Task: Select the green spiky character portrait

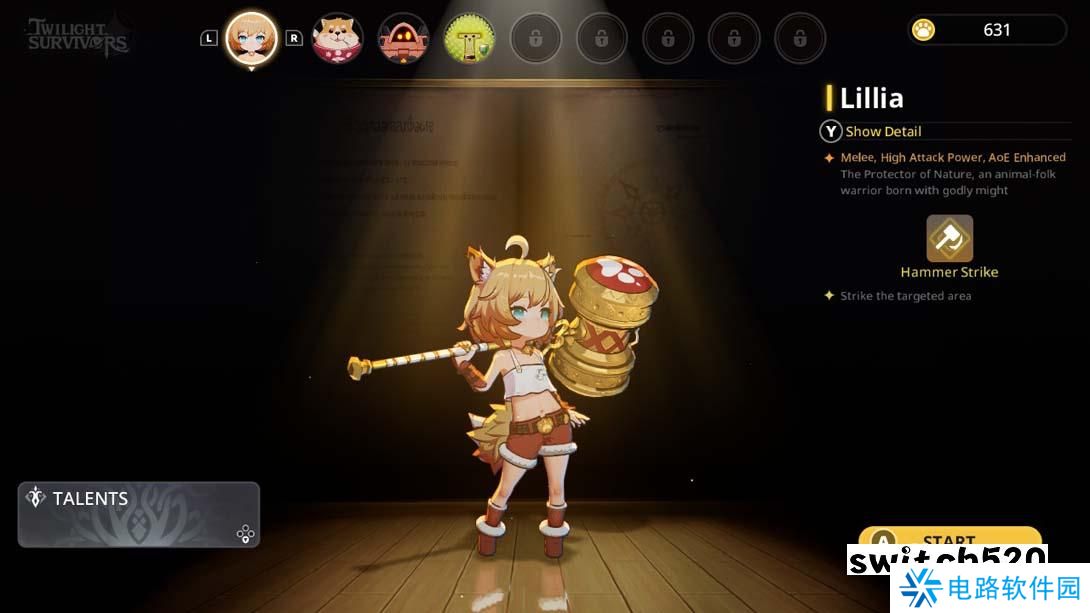Action: point(469,38)
